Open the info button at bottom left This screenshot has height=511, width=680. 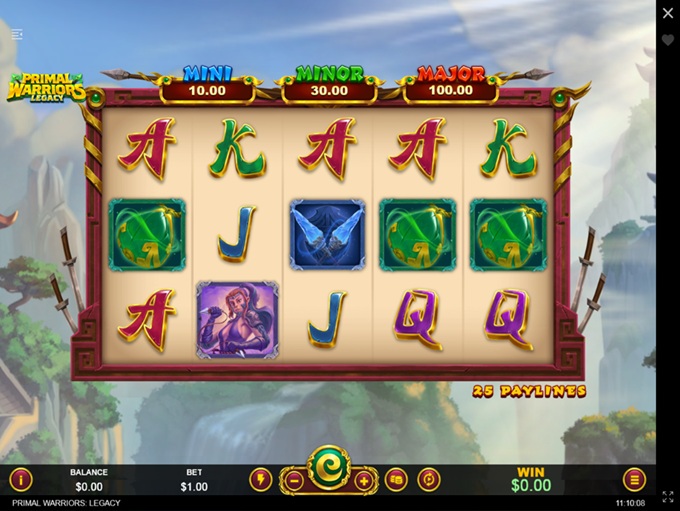(x=21, y=479)
